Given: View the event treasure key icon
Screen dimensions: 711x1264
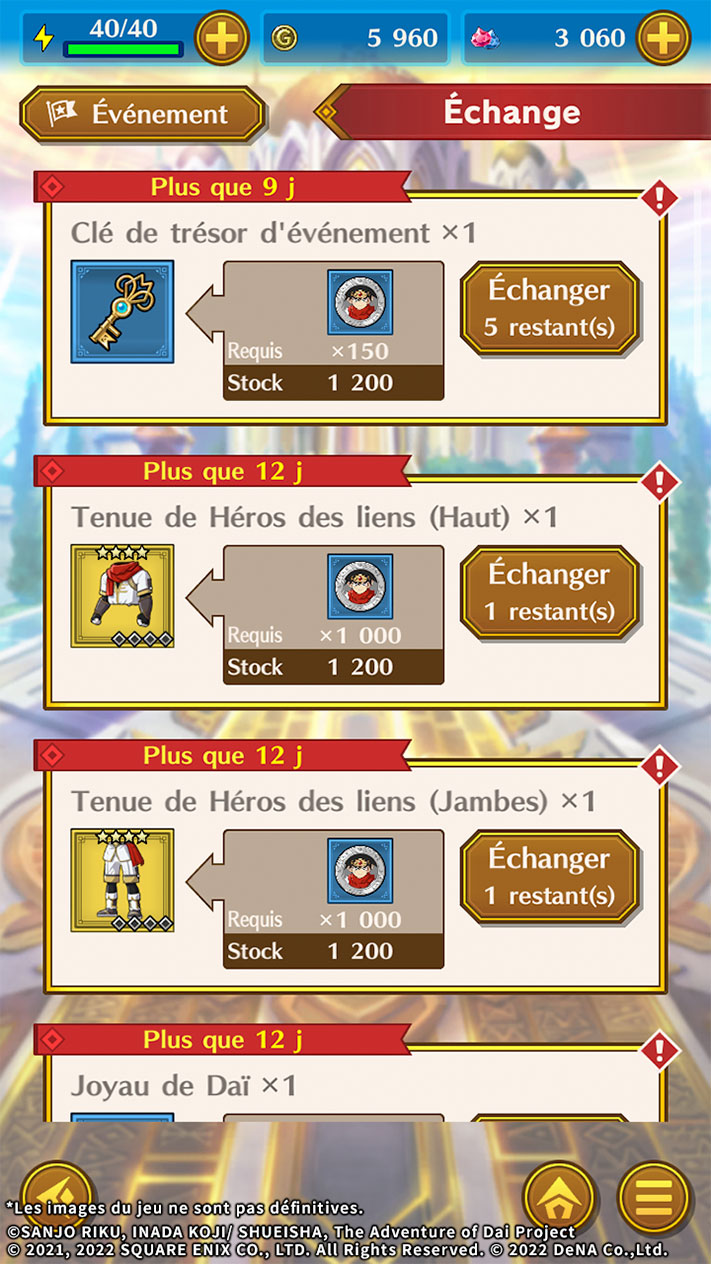Looking at the screenshot, I should [122, 311].
